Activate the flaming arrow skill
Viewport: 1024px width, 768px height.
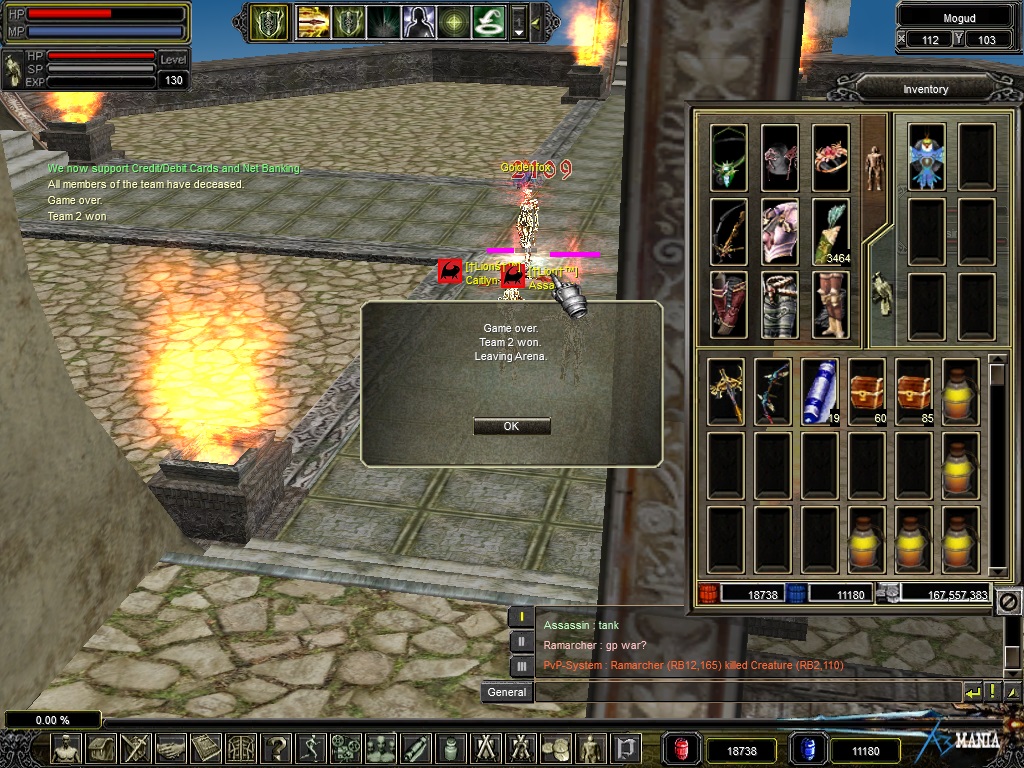click(313, 21)
